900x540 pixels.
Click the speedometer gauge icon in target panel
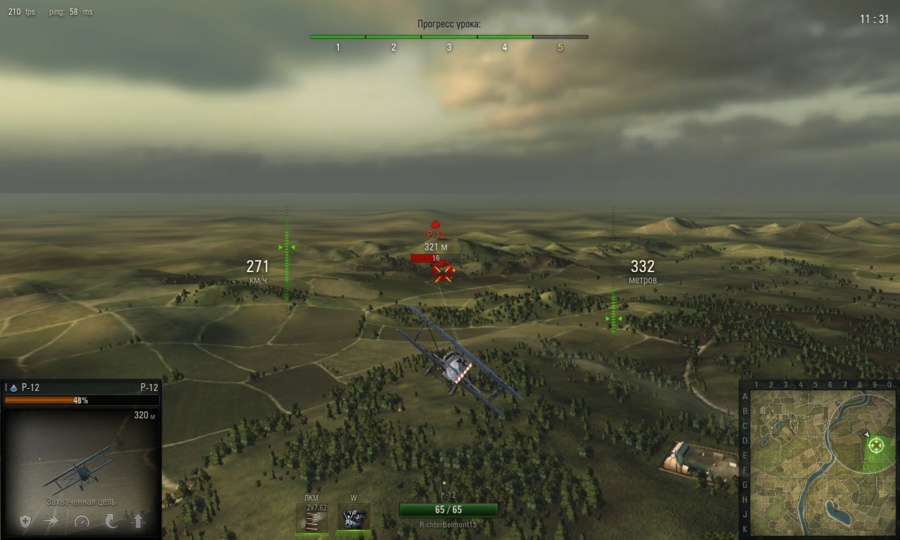81,521
